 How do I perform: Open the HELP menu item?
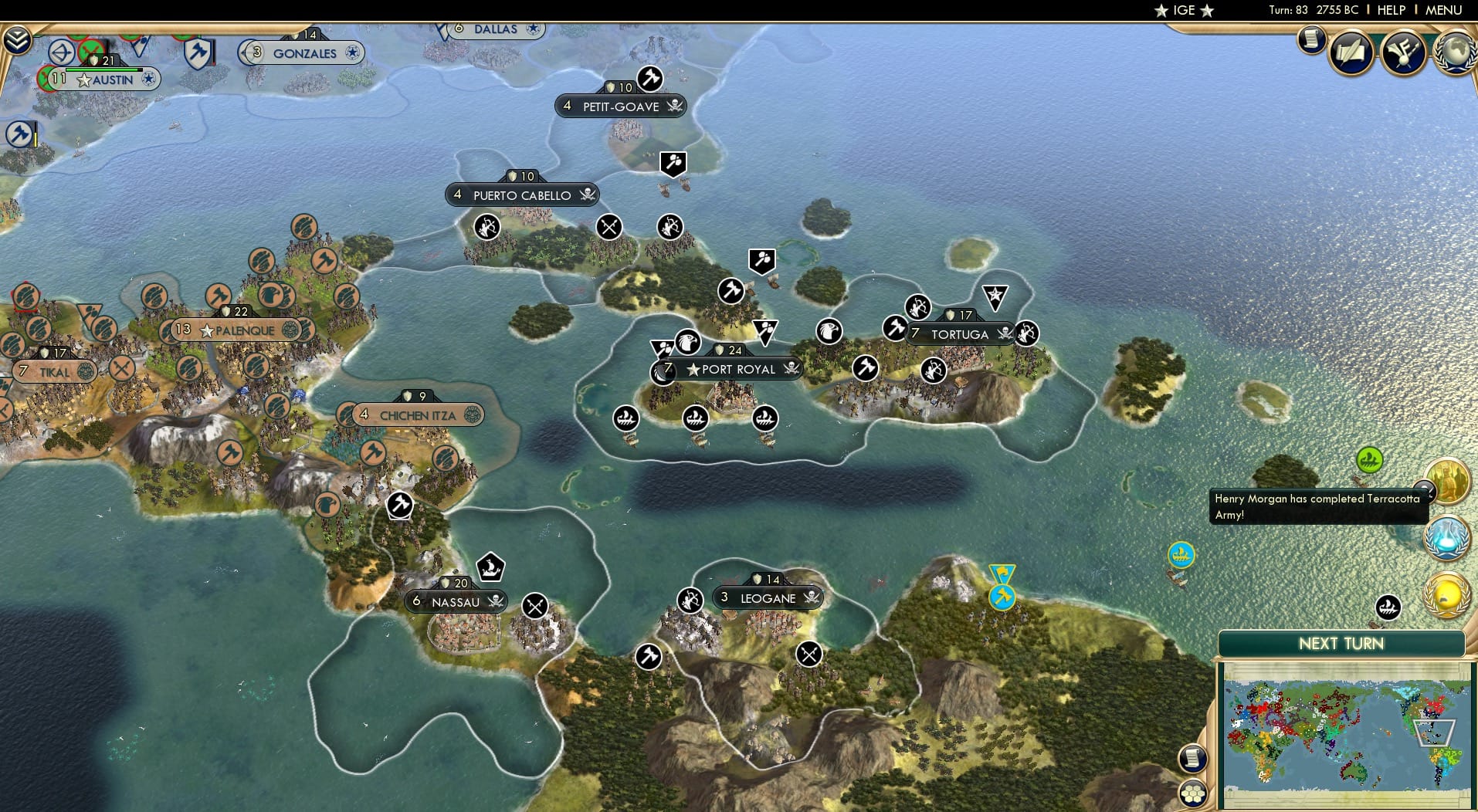click(x=1390, y=10)
